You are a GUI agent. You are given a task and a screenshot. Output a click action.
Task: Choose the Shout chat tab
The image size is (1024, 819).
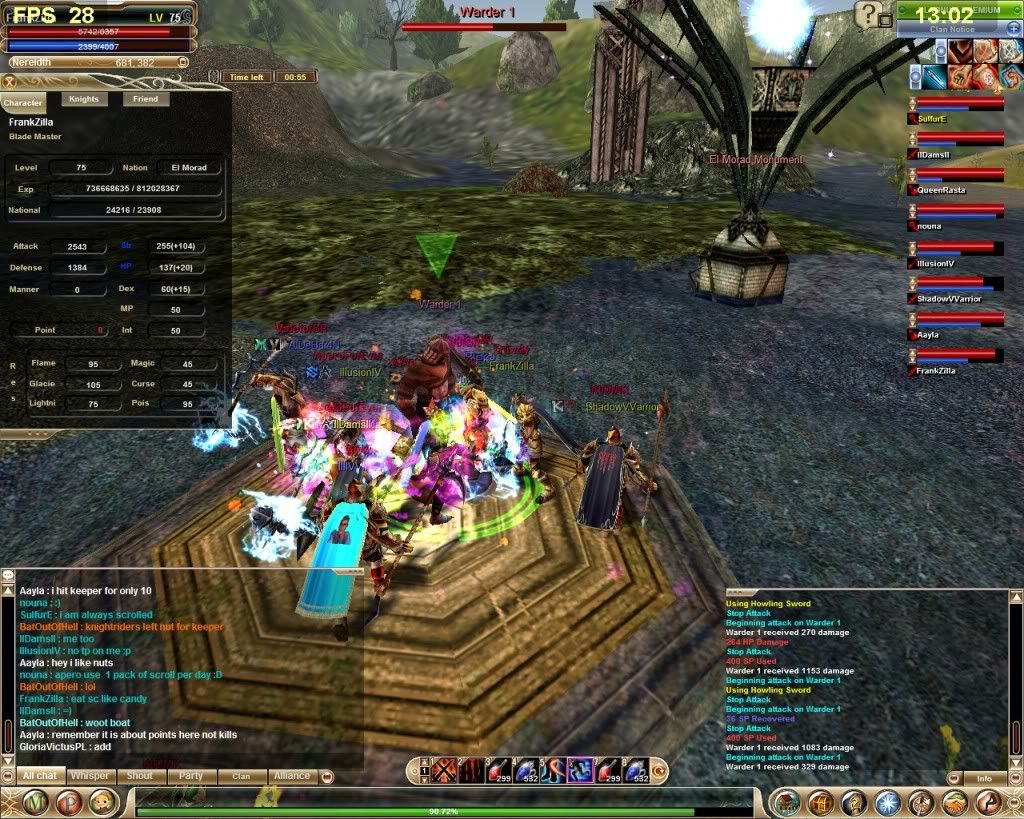[x=140, y=776]
